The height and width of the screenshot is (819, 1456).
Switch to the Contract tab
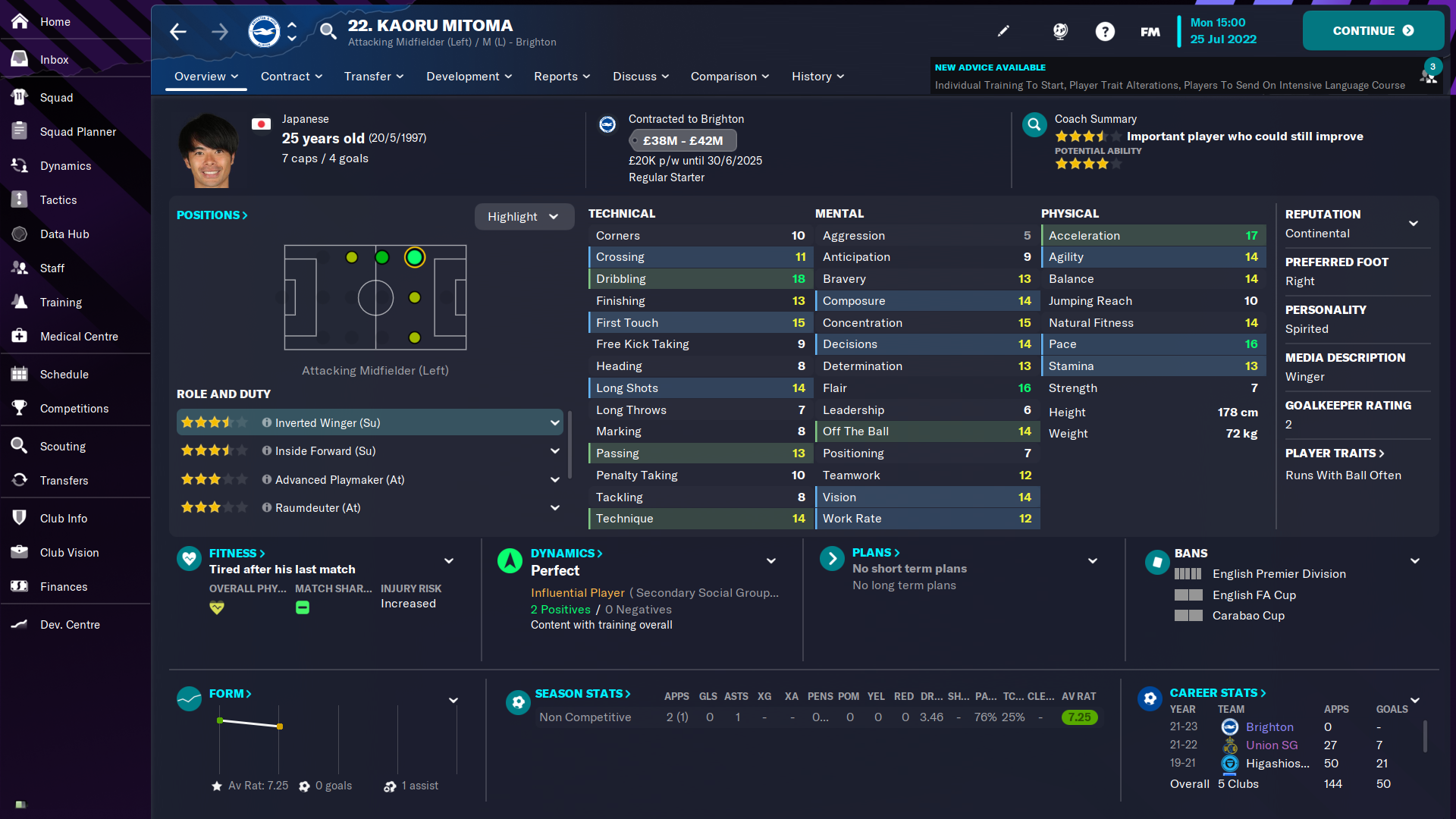pos(287,76)
